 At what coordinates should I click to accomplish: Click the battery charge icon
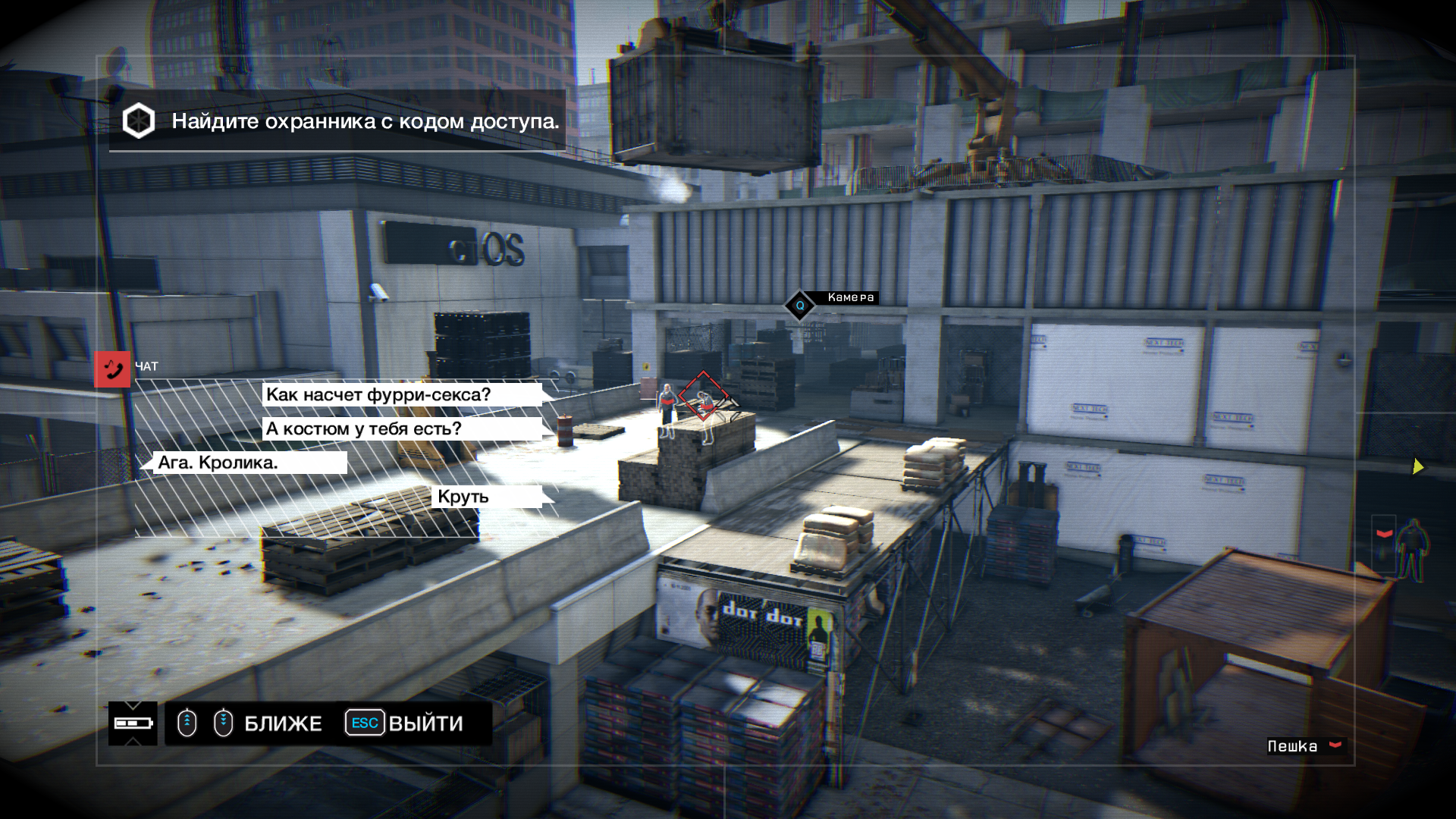(x=133, y=723)
